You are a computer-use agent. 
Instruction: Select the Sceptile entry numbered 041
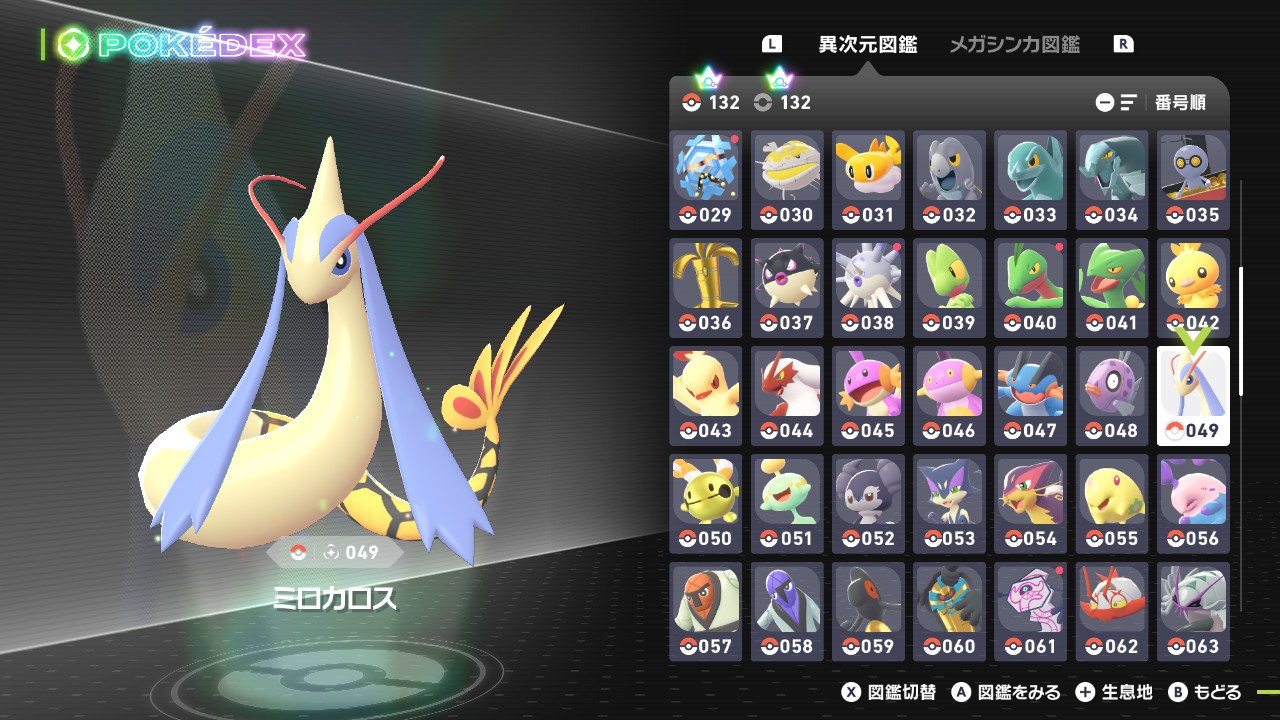coord(1112,288)
